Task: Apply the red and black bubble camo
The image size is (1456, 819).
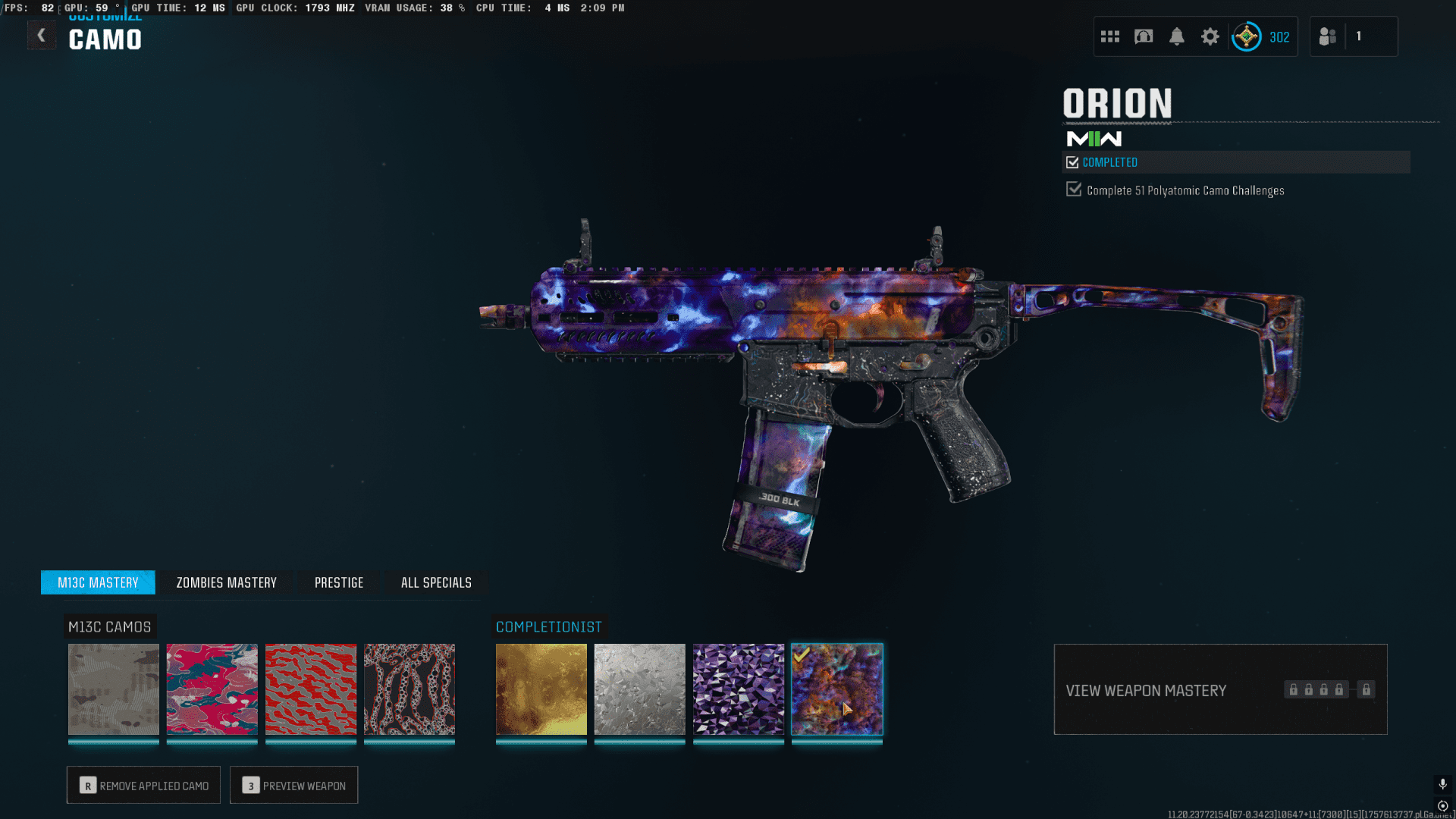Action: [409, 689]
